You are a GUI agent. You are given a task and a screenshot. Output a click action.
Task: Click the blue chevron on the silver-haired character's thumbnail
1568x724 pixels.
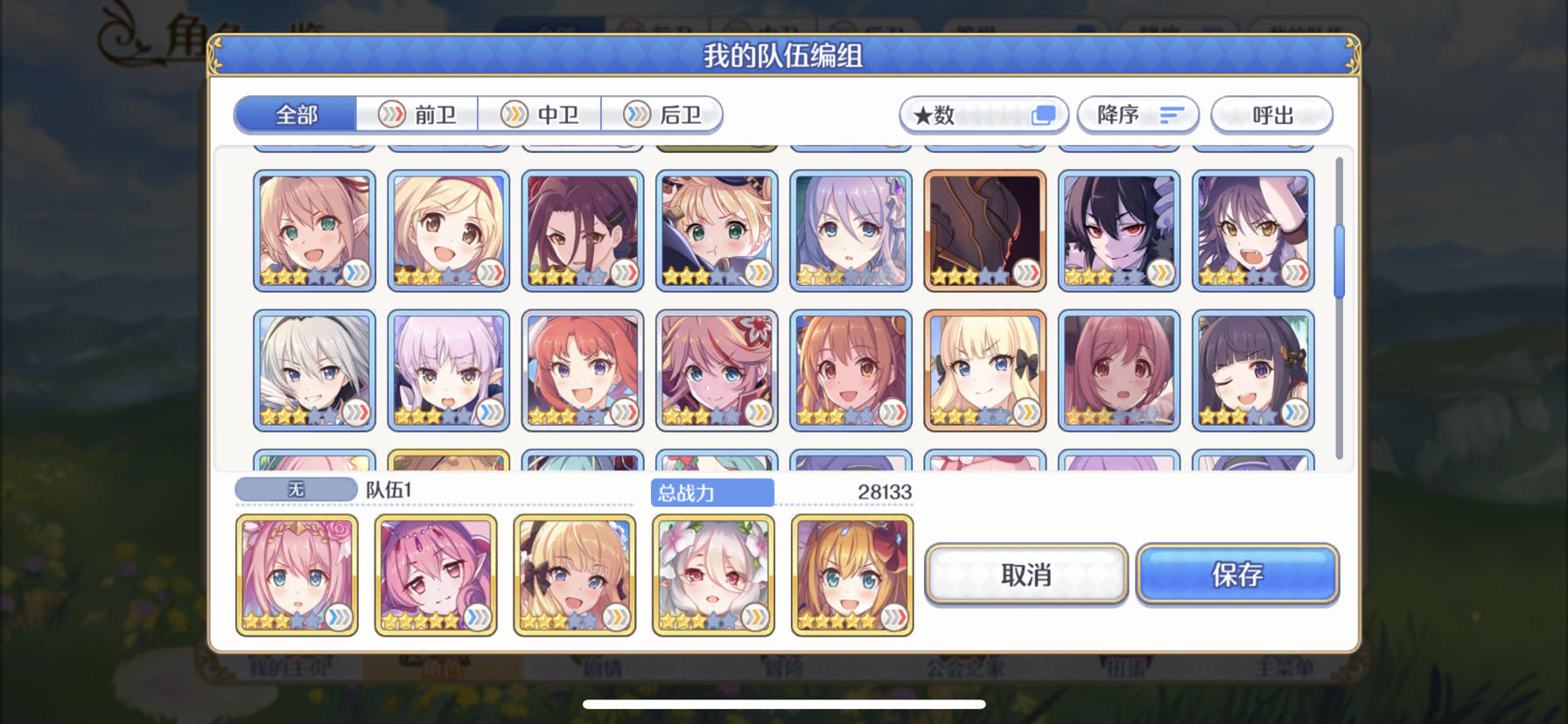pos(353,411)
